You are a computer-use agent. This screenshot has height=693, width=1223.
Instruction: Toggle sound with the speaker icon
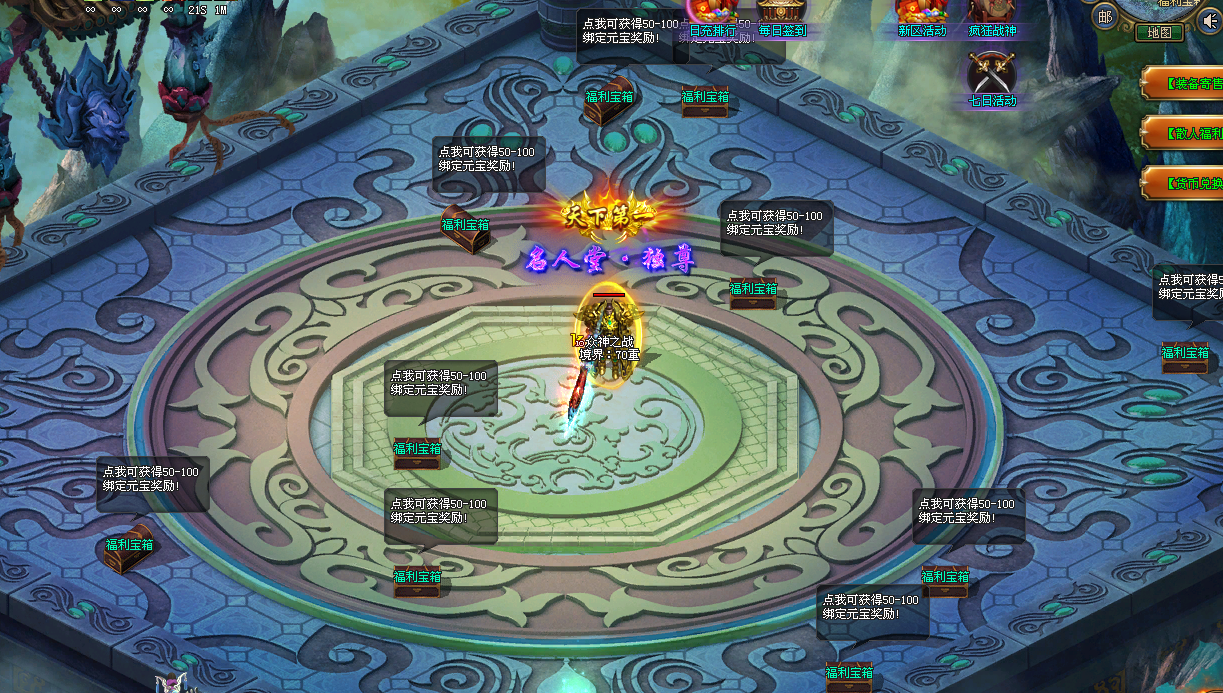[x=1209, y=21]
